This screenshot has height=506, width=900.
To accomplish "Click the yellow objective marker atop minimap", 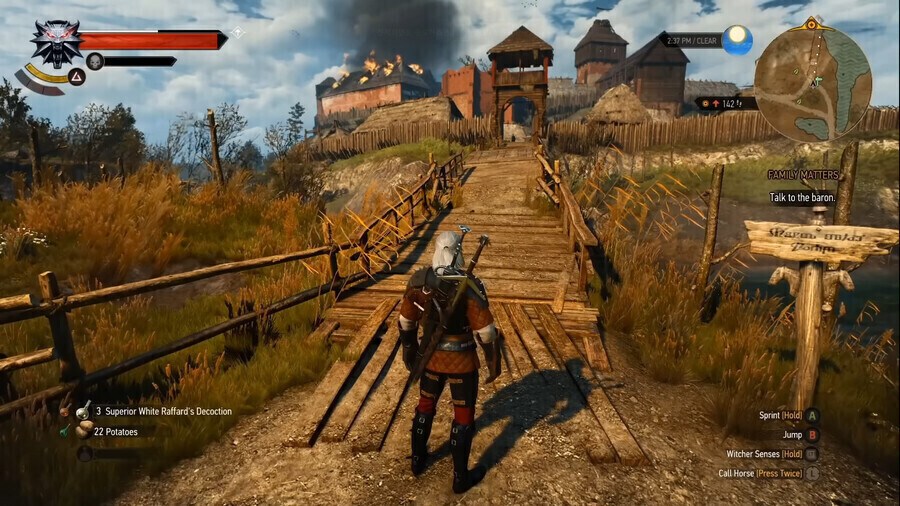I will point(812,23).
